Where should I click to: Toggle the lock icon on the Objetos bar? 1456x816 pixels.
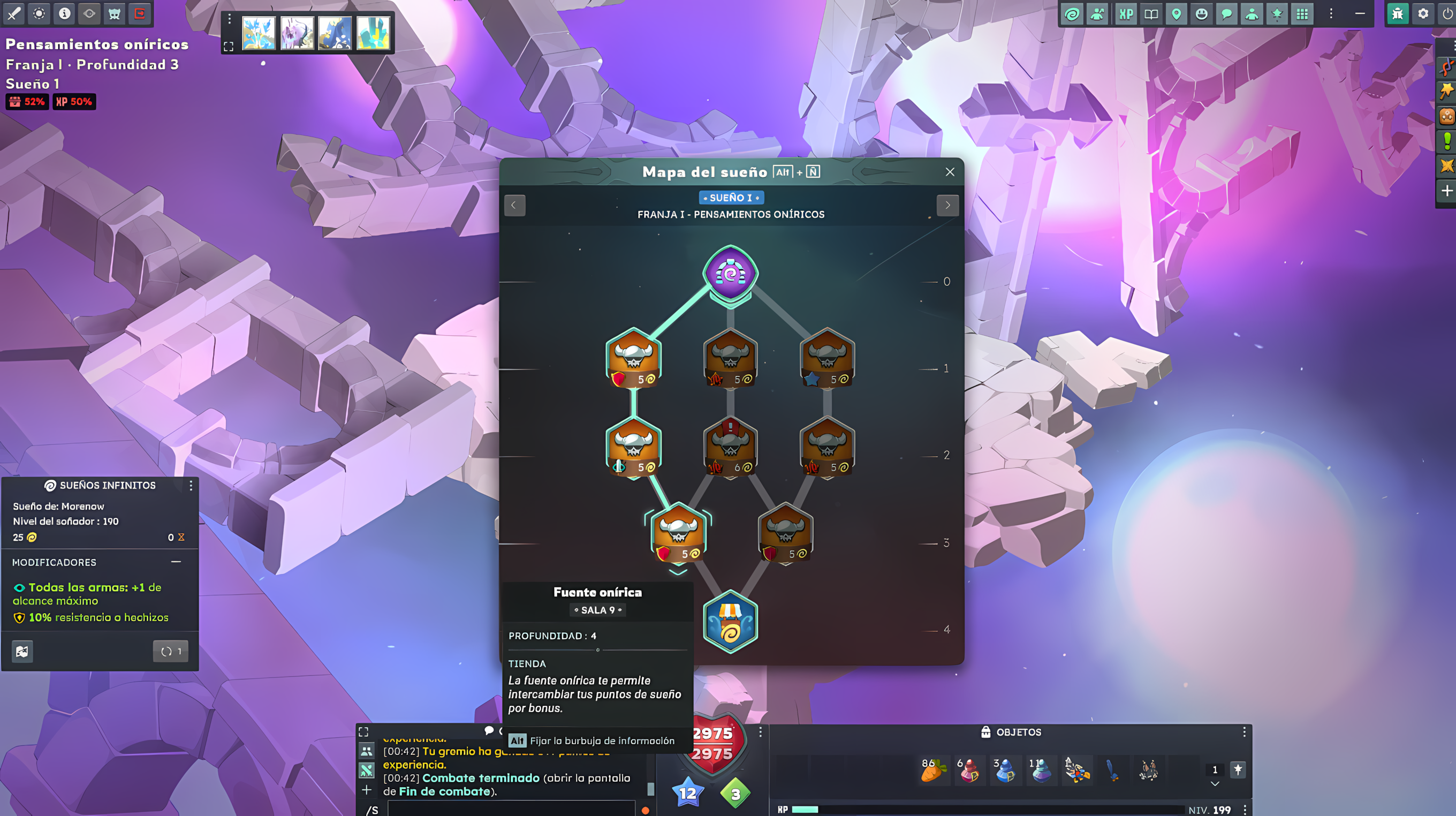click(985, 731)
